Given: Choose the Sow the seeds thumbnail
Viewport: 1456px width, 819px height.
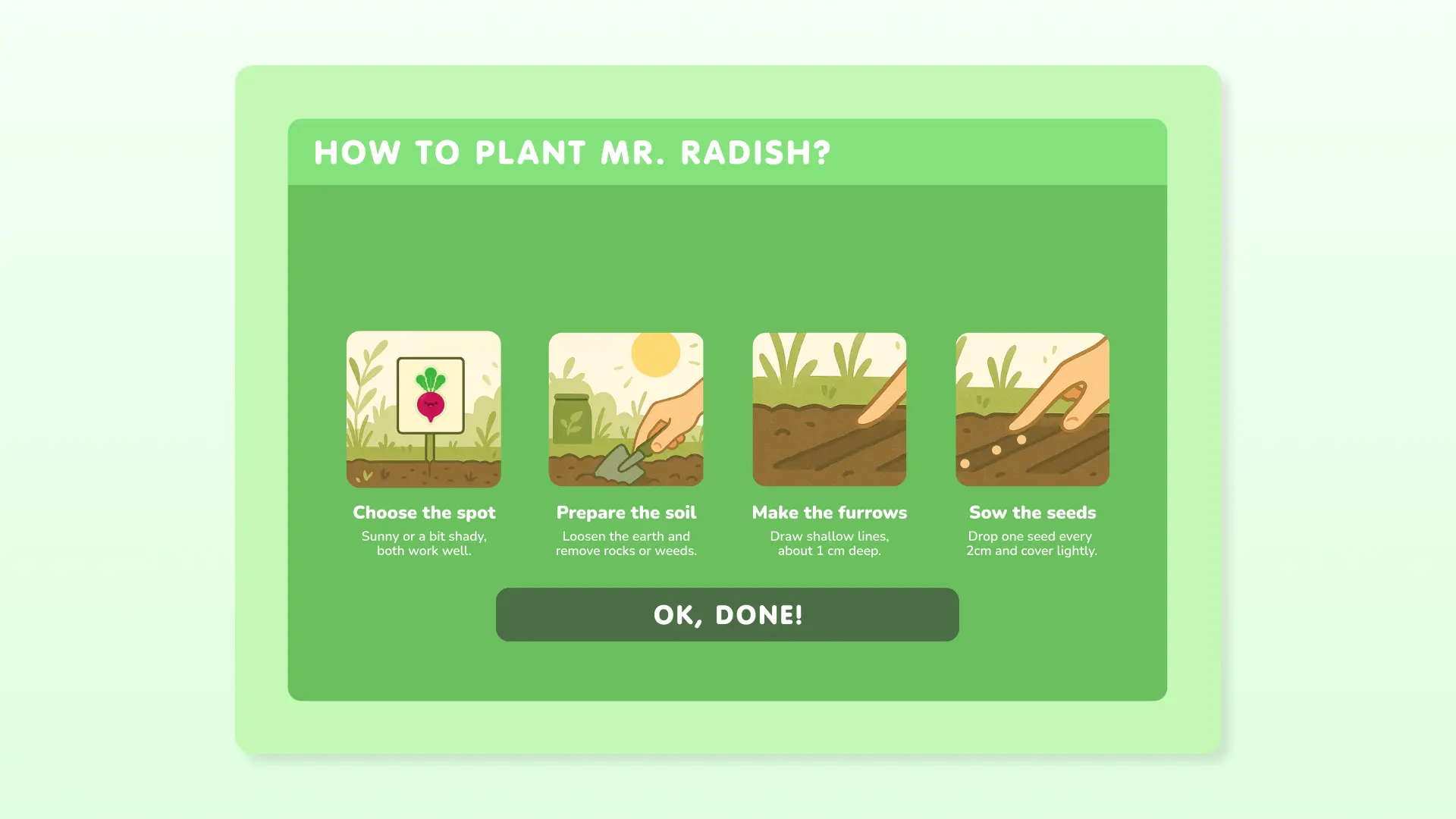Looking at the screenshot, I should [x=1032, y=409].
